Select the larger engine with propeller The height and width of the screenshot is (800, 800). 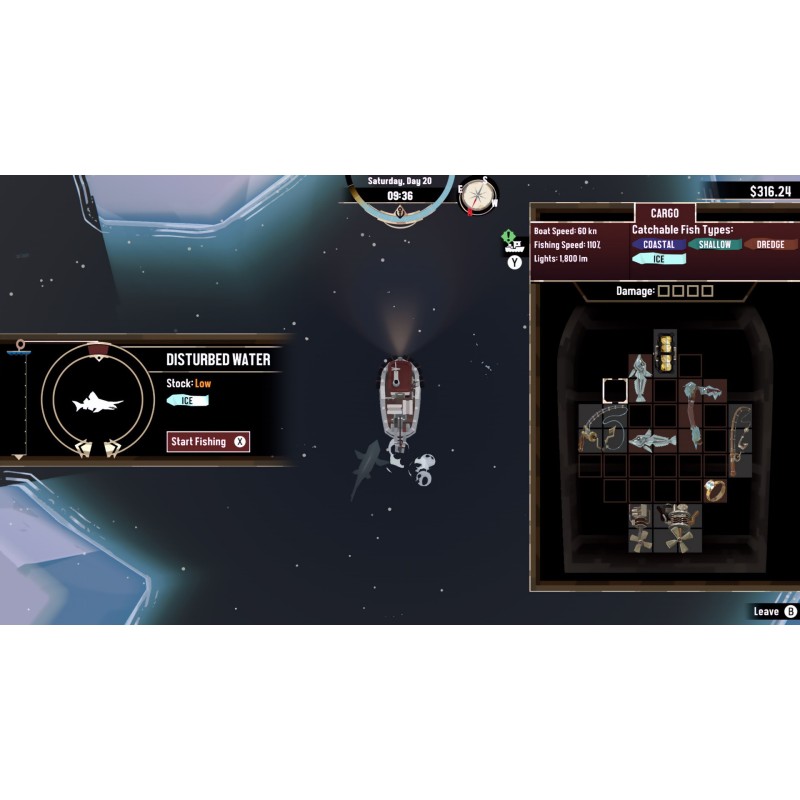point(677,526)
